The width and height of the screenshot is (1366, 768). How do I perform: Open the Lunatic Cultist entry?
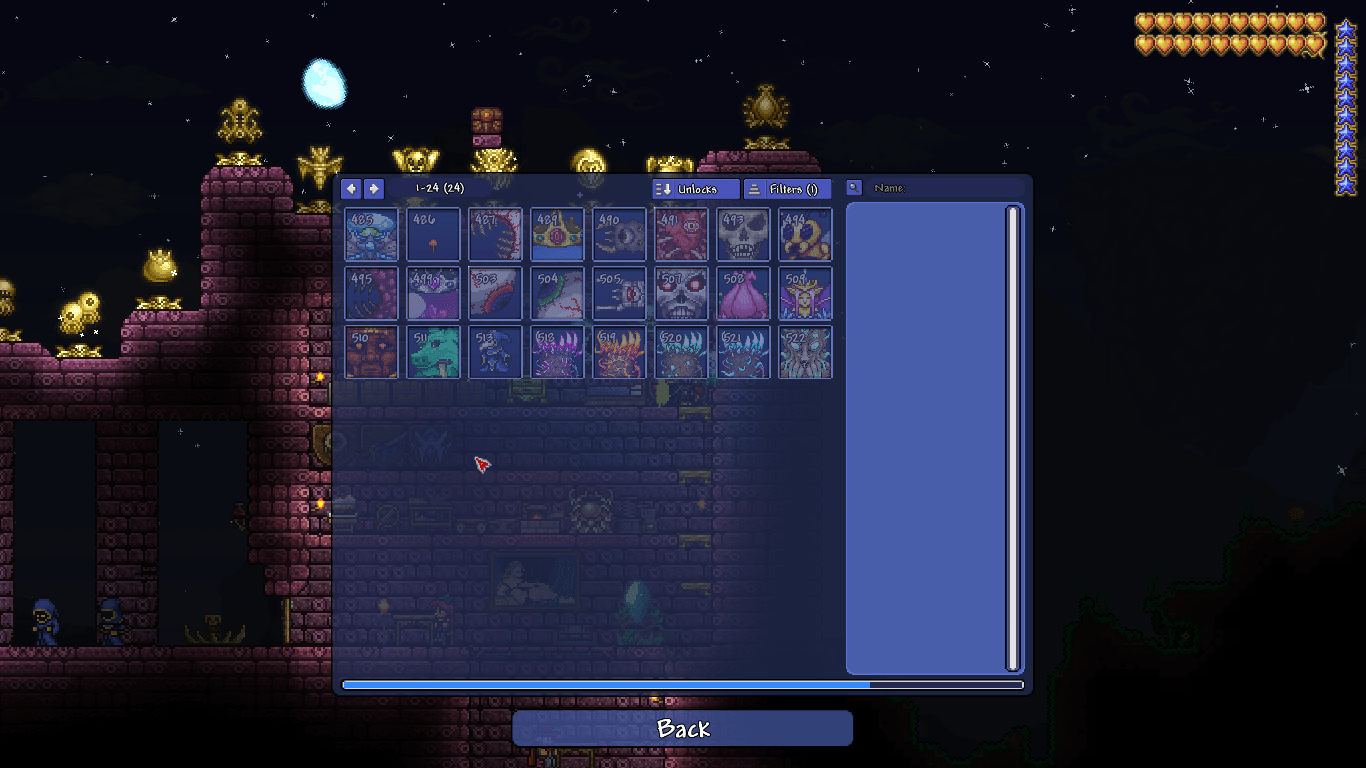[x=495, y=352]
